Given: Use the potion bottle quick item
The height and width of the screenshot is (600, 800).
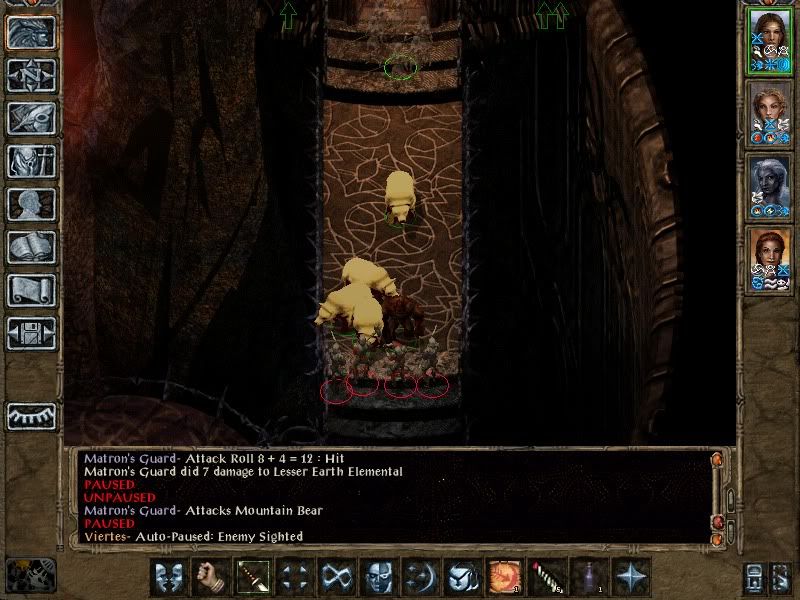Looking at the screenshot, I should 587,577.
